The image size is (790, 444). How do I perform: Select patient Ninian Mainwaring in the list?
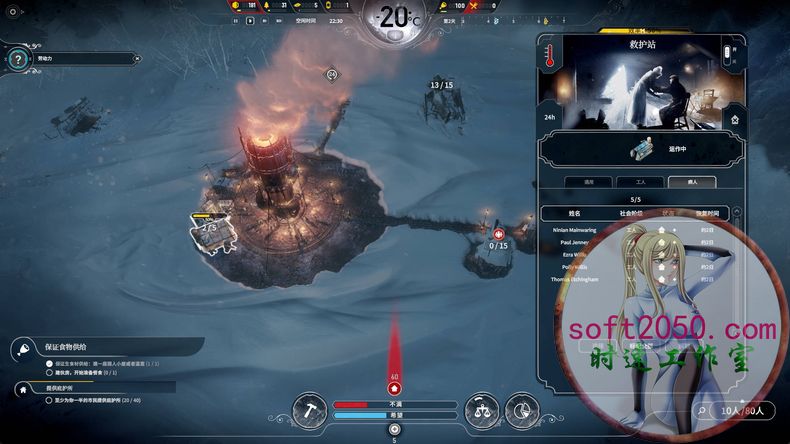point(580,229)
